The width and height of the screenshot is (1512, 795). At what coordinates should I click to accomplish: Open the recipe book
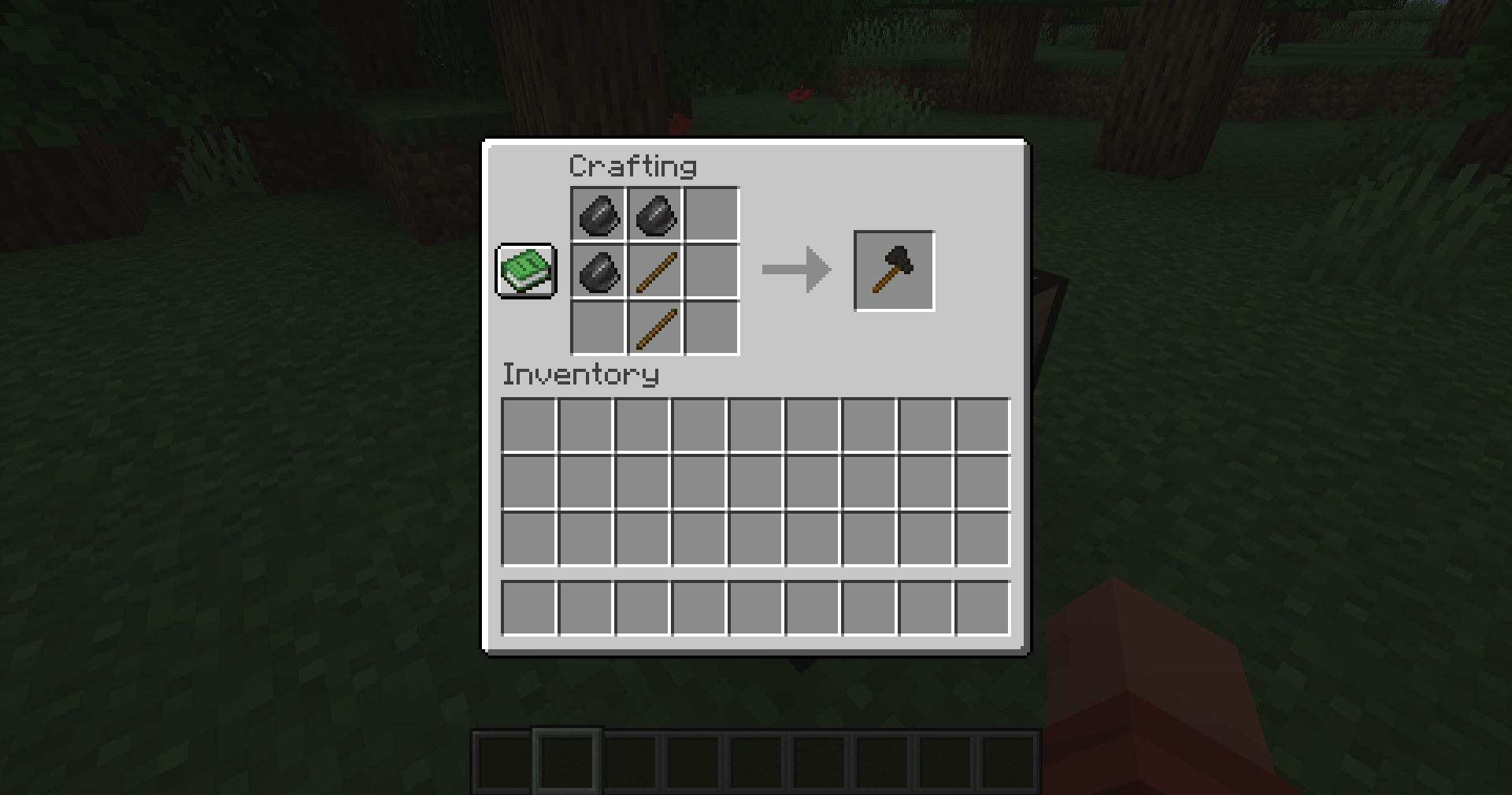coord(526,272)
